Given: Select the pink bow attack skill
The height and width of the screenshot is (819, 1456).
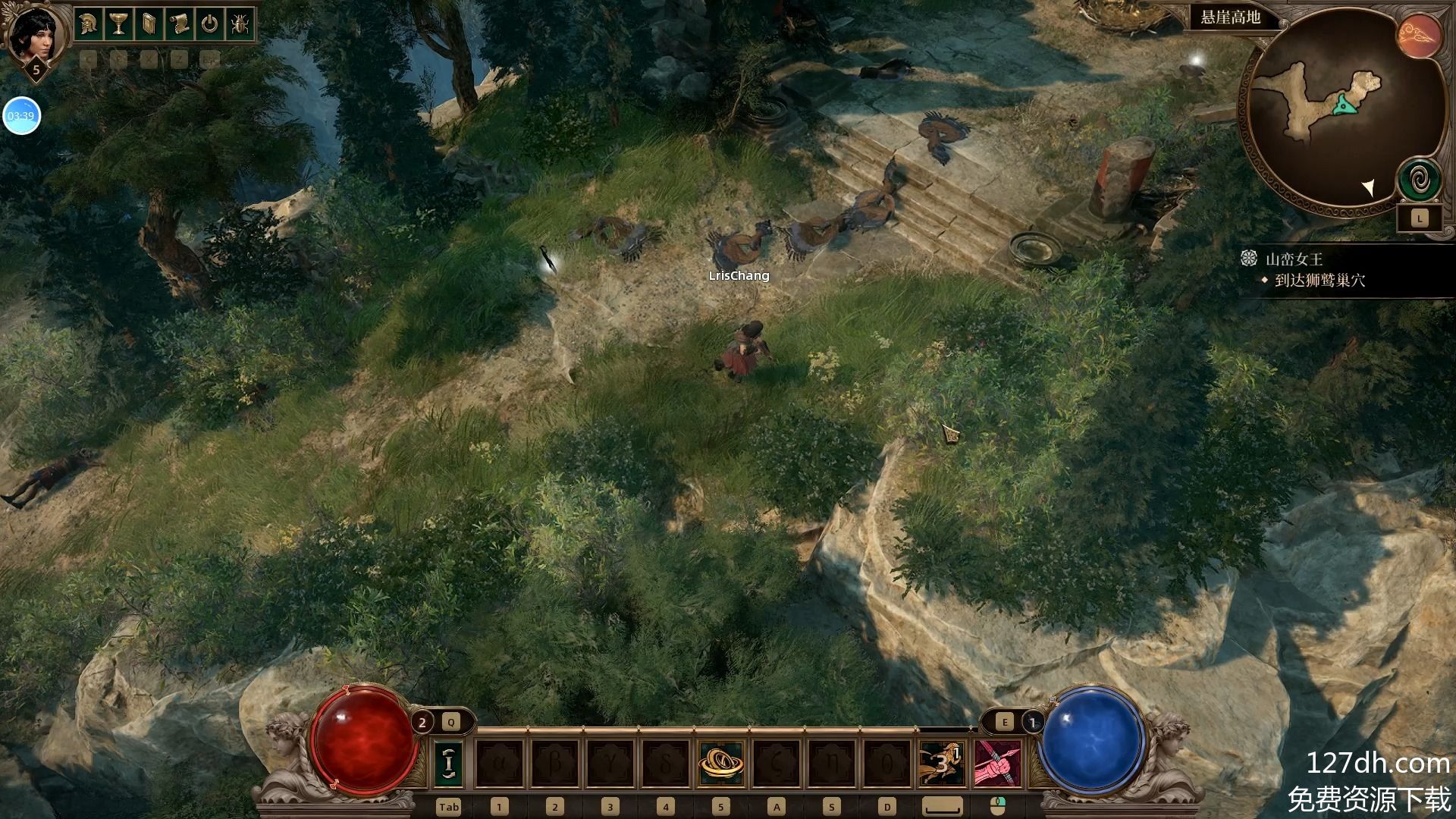Looking at the screenshot, I should pyautogui.click(x=998, y=763).
